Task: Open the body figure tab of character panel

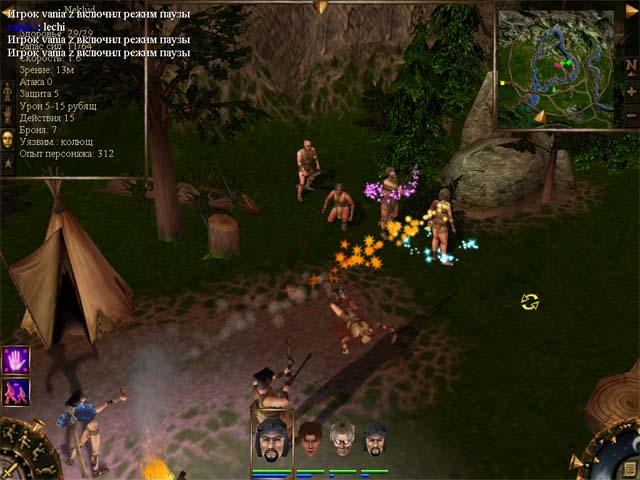Action: (7, 92)
